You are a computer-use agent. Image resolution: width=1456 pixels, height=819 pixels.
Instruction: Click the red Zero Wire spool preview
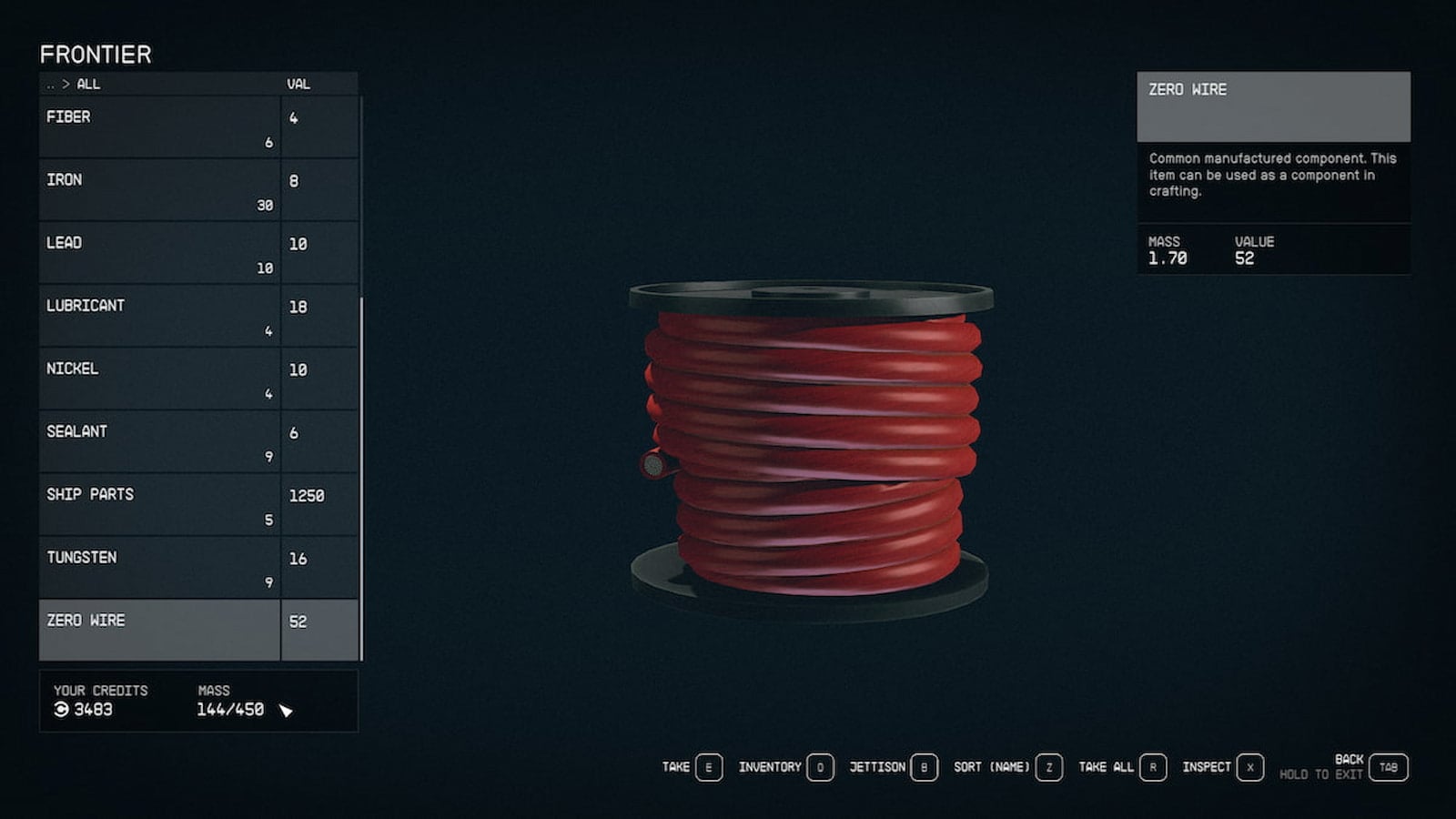pyautogui.click(x=810, y=437)
